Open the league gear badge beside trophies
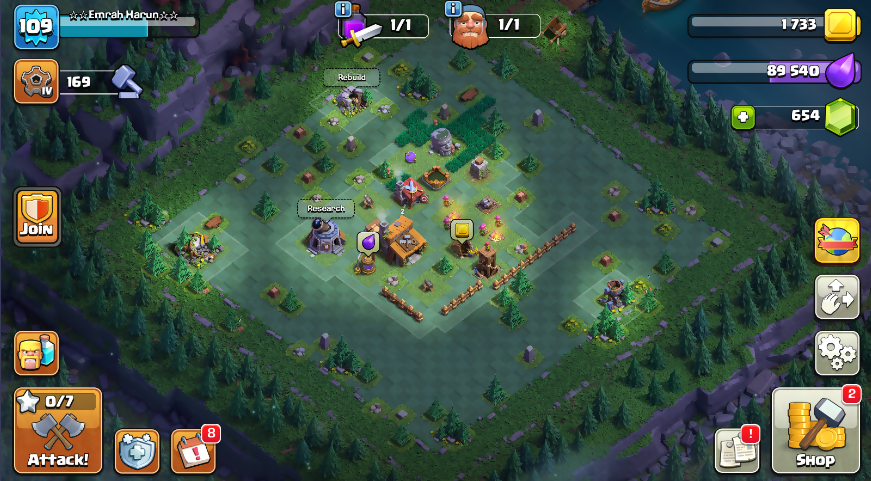 [36, 82]
